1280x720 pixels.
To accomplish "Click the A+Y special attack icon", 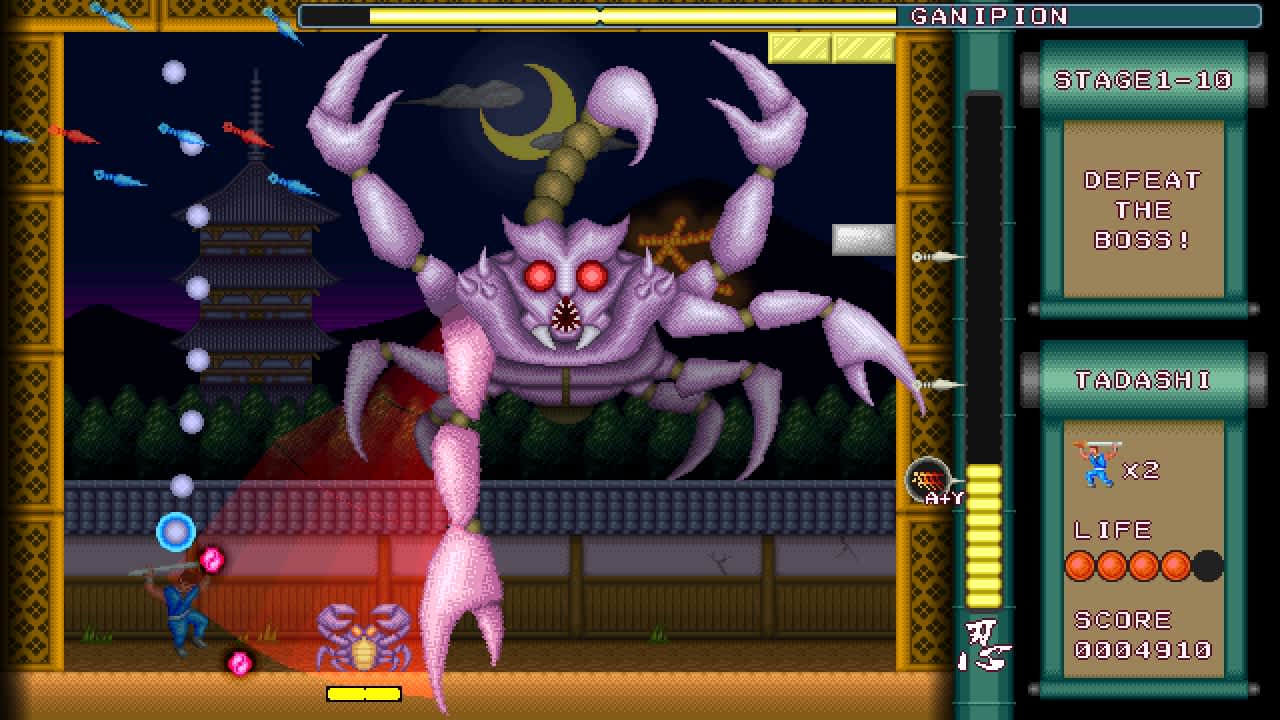I will [x=927, y=480].
